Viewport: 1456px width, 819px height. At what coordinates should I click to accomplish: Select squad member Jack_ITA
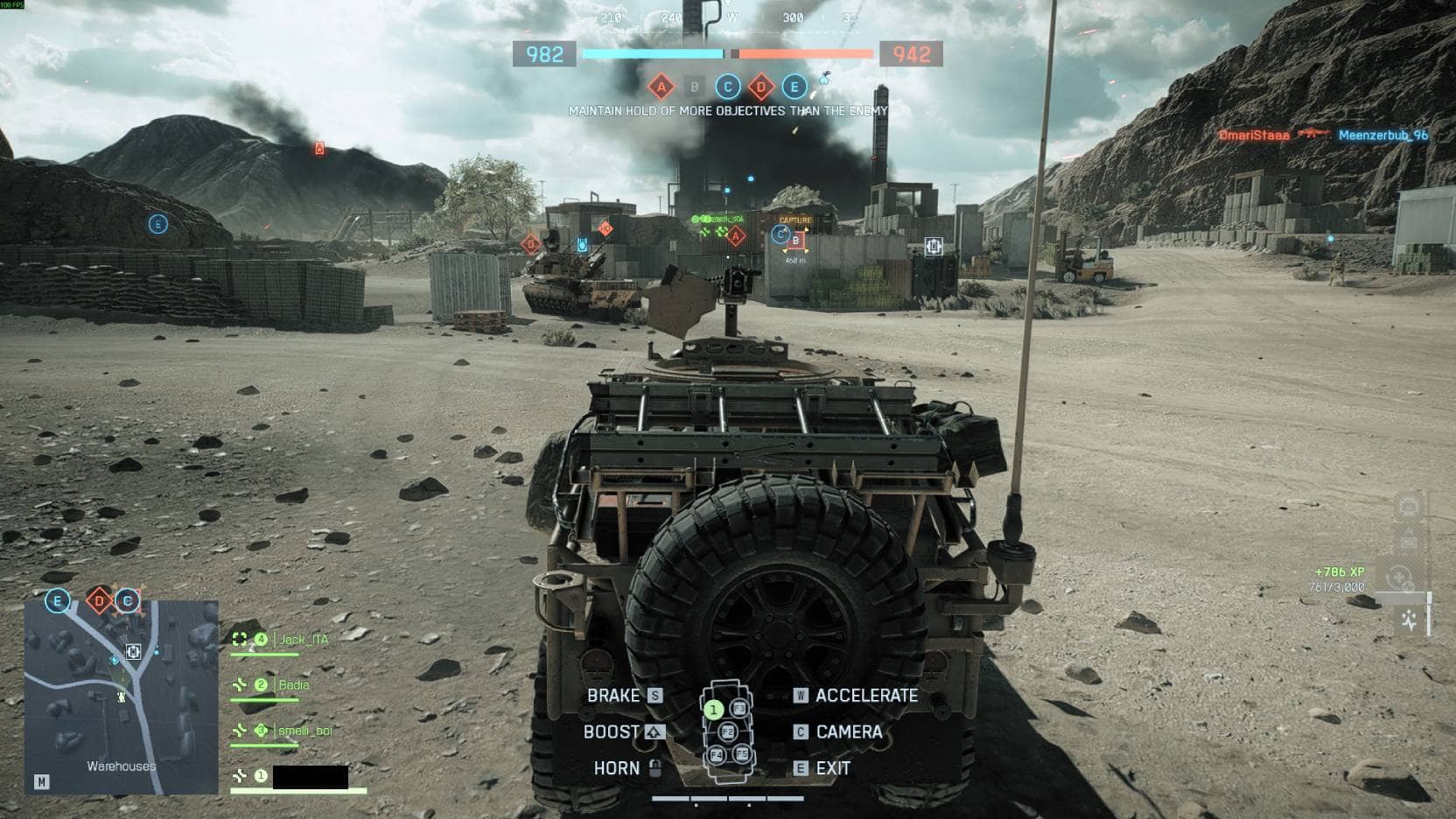click(303, 640)
